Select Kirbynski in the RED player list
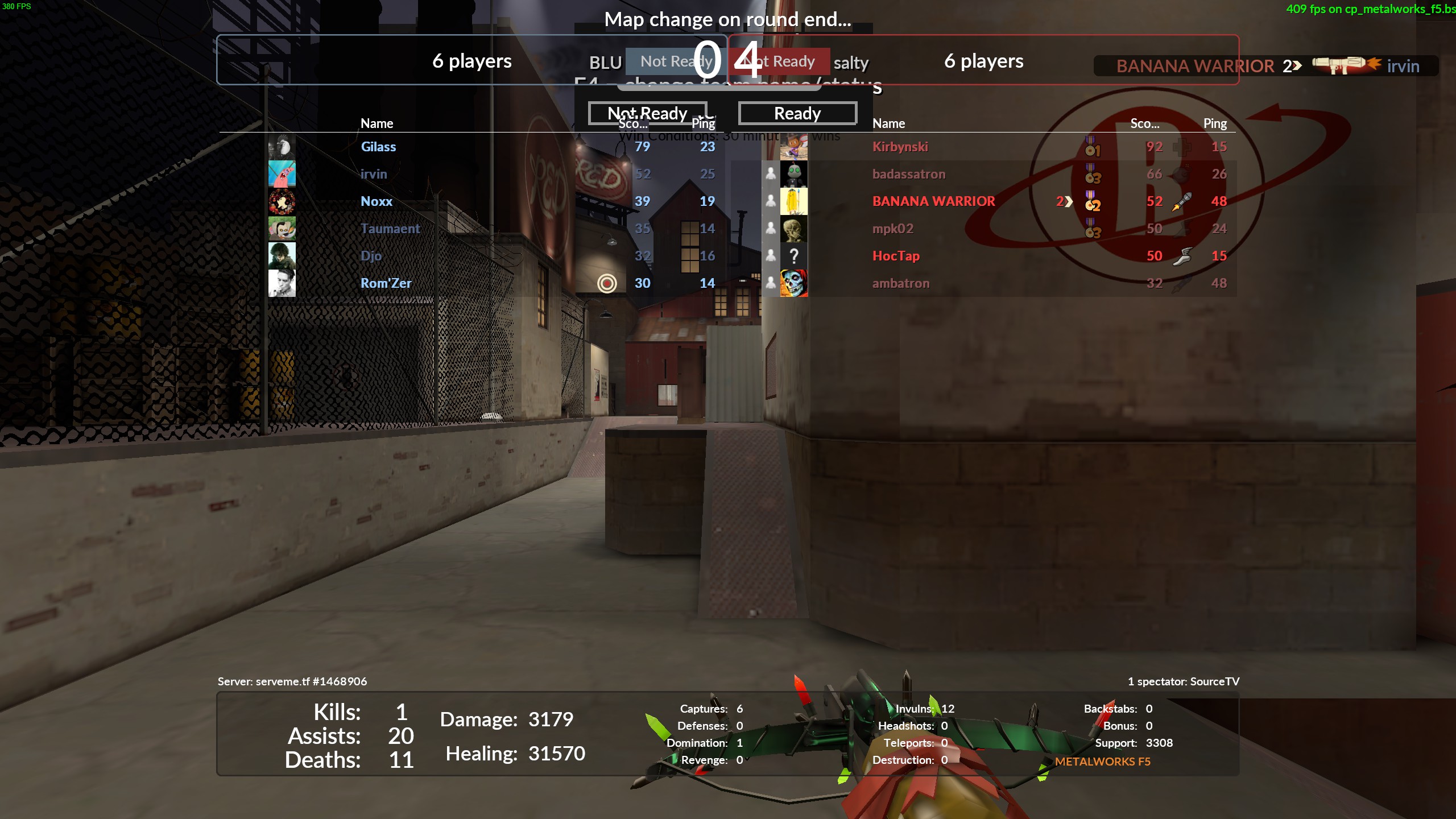The height and width of the screenshot is (819, 1456). tap(900, 147)
